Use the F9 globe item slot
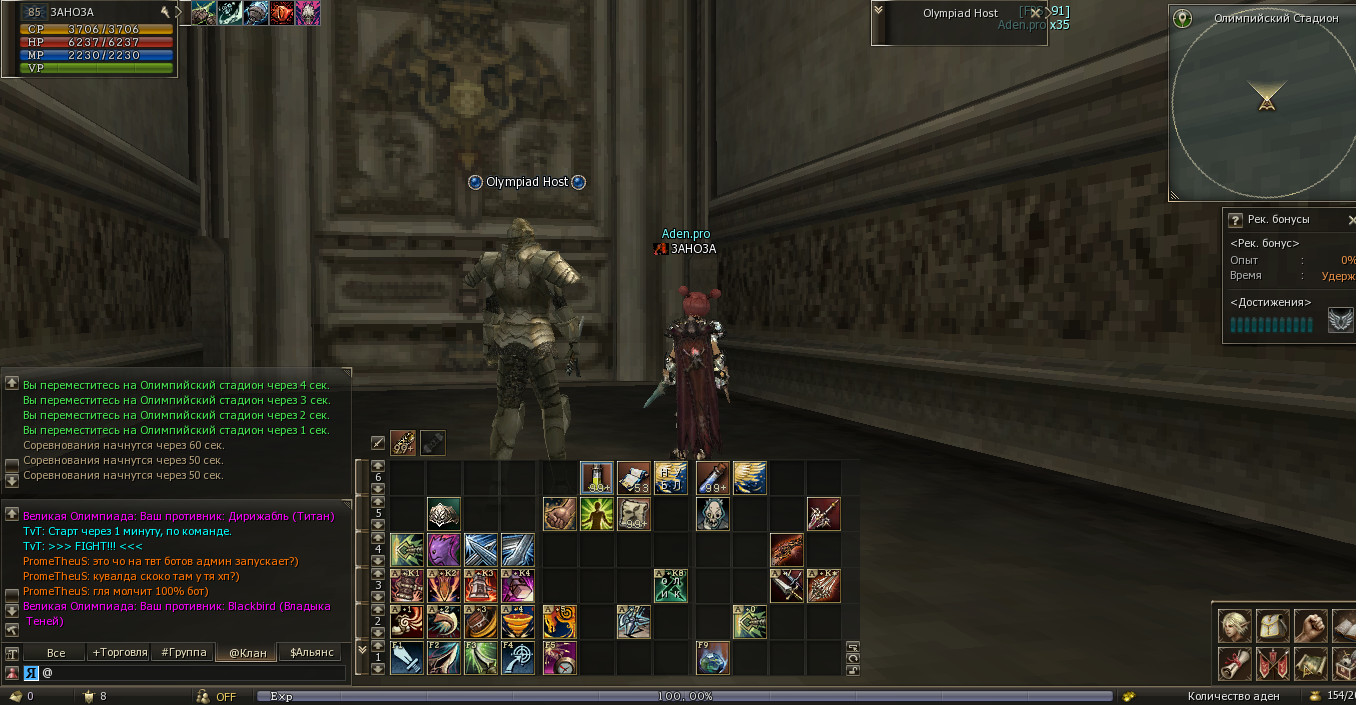The width and height of the screenshot is (1368, 705). 712,657
